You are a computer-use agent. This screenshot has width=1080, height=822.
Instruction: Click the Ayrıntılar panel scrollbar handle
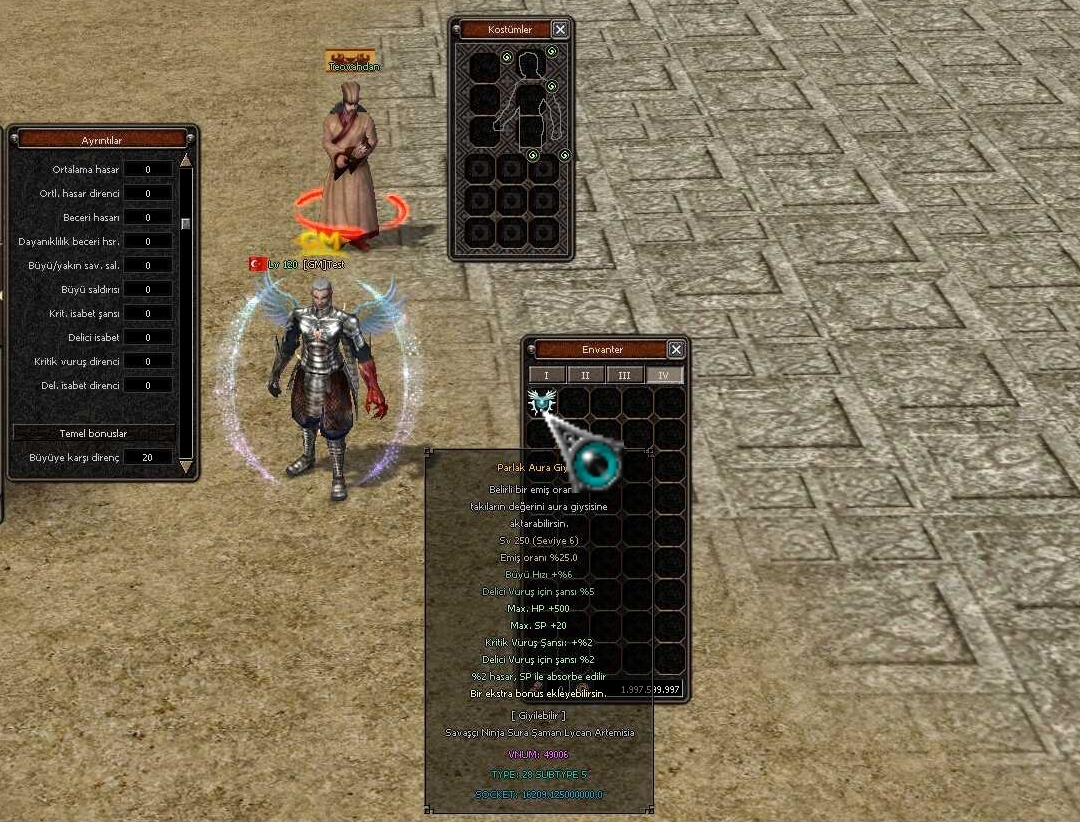185,223
